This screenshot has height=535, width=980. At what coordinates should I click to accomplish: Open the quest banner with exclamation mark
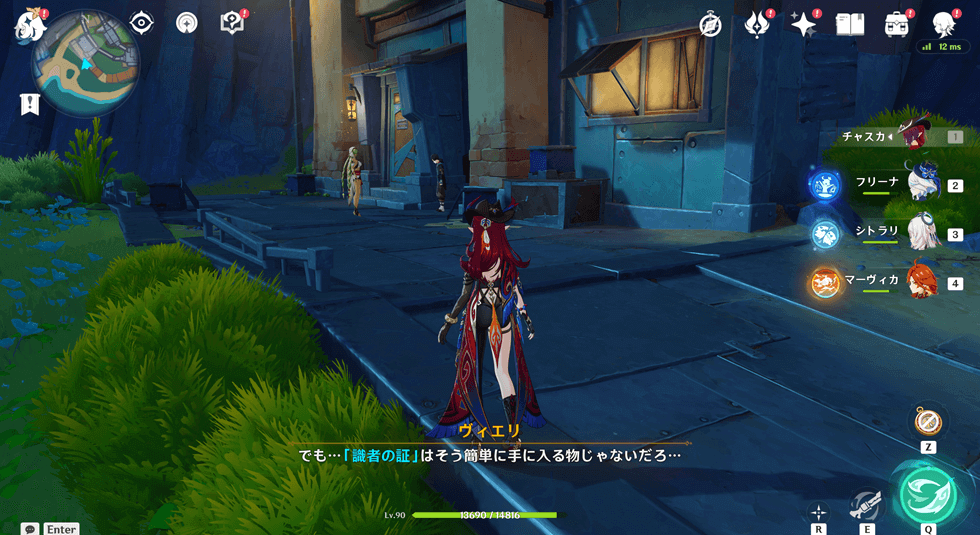(x=29, y=103)
